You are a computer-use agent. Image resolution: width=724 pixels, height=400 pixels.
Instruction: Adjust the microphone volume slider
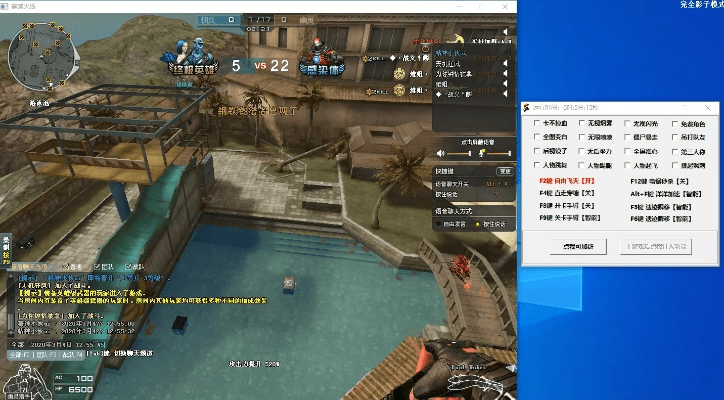[499, 153]
